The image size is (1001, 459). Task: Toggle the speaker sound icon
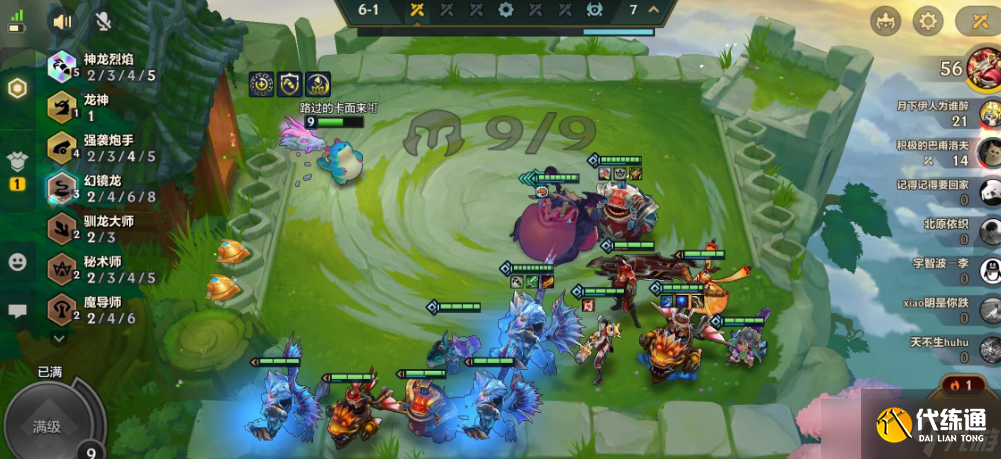[63, 20]
